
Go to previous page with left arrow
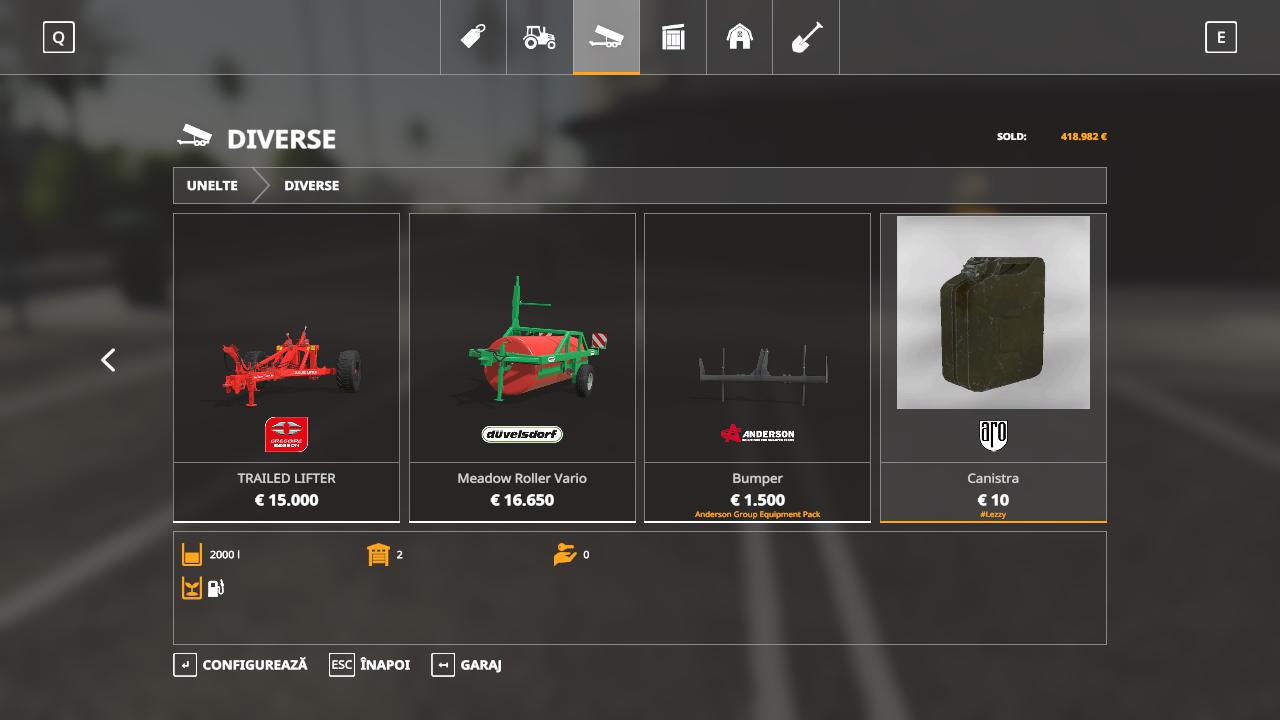point(108,360)
